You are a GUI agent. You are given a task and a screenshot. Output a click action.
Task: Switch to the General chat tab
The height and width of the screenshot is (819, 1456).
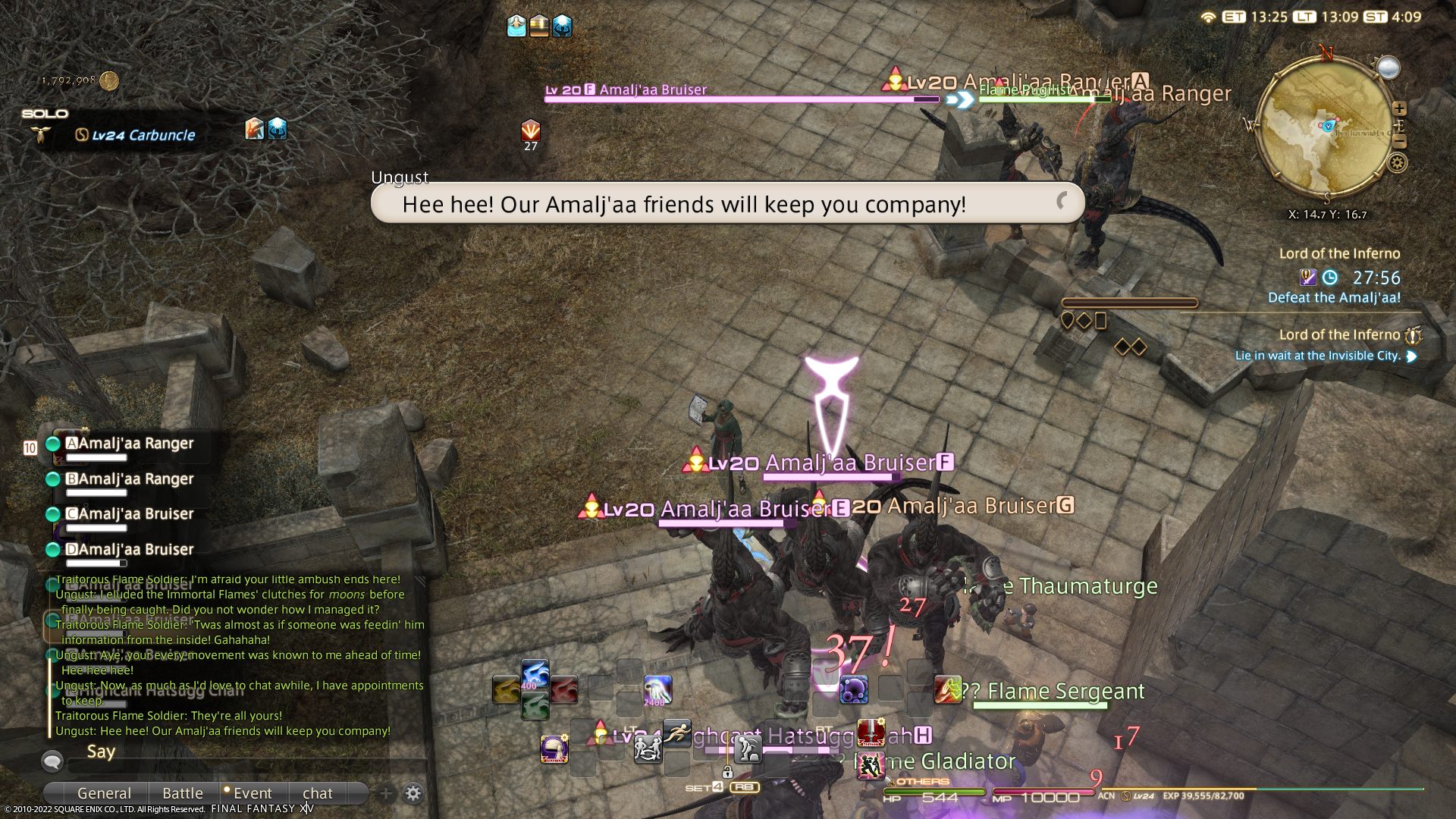(x=104, y=793)
